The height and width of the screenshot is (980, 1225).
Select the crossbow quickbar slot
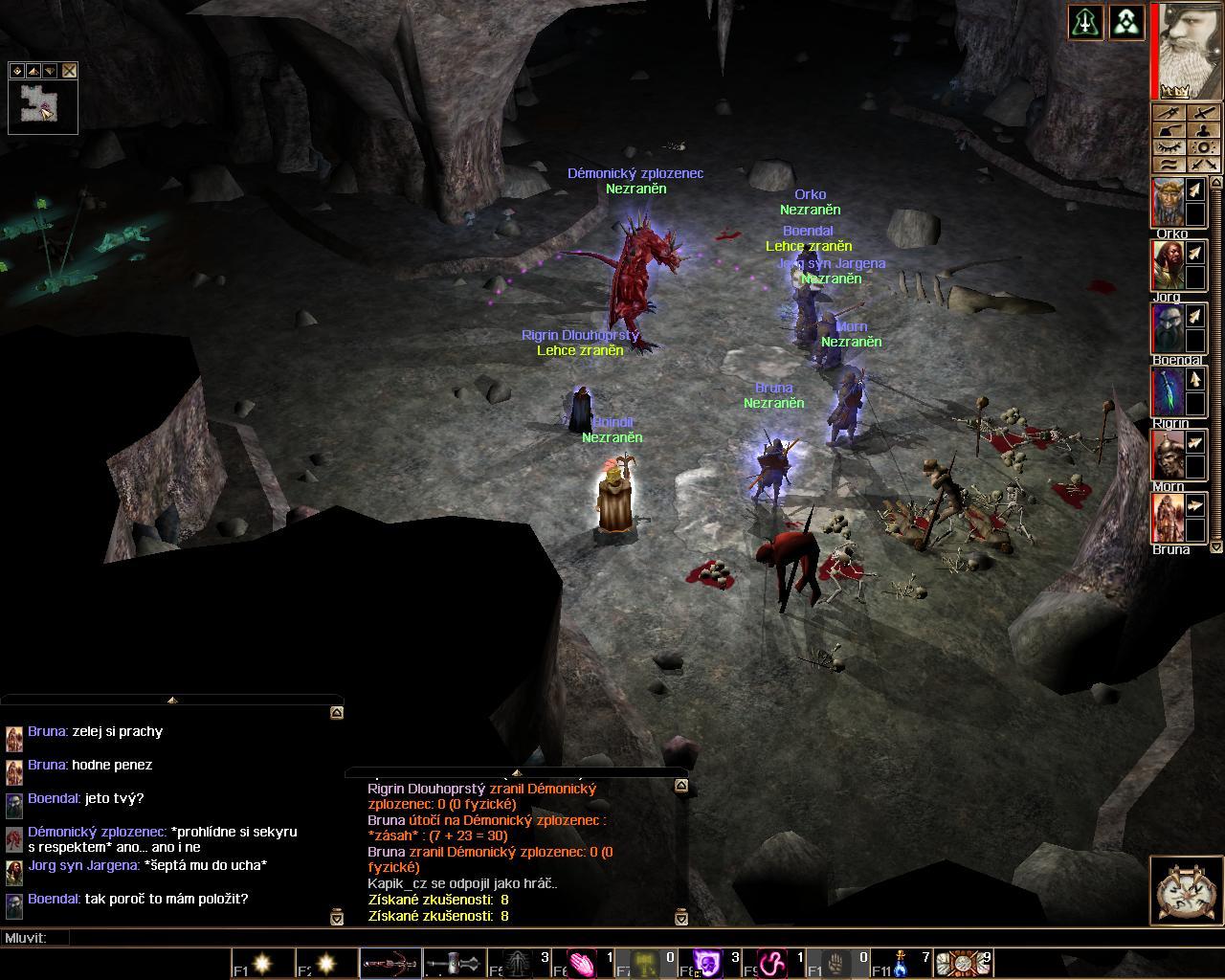tap(390, 963)
